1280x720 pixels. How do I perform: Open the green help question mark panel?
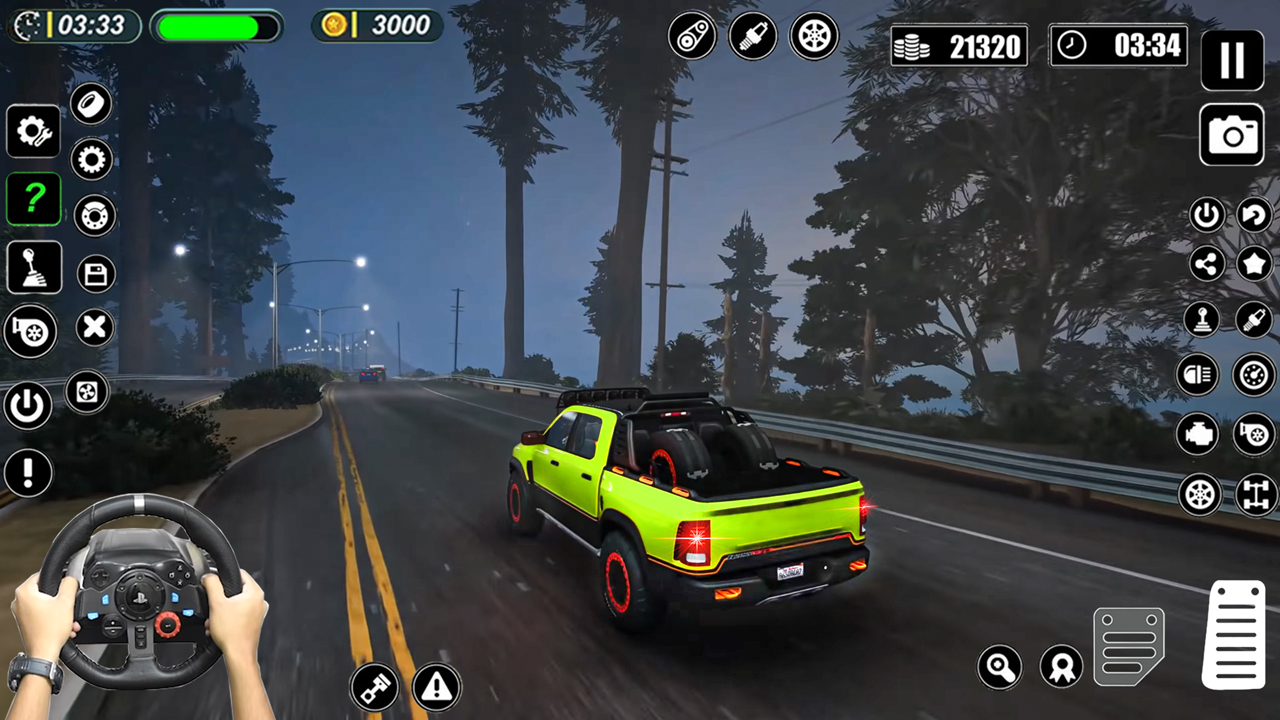coord(34,198)
